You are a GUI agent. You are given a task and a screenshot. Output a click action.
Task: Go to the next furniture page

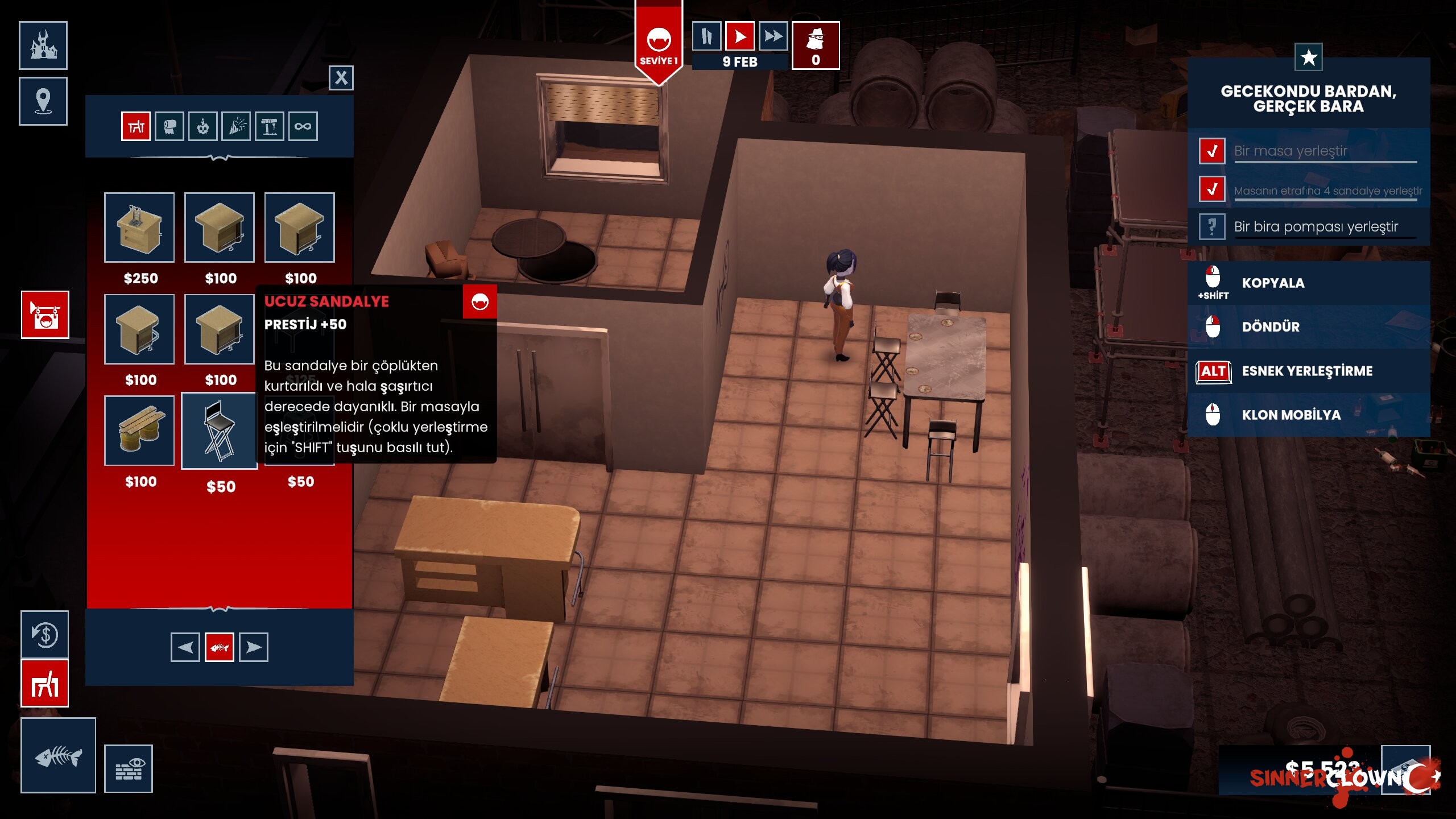pyautogui.click(x=254, y=647)
